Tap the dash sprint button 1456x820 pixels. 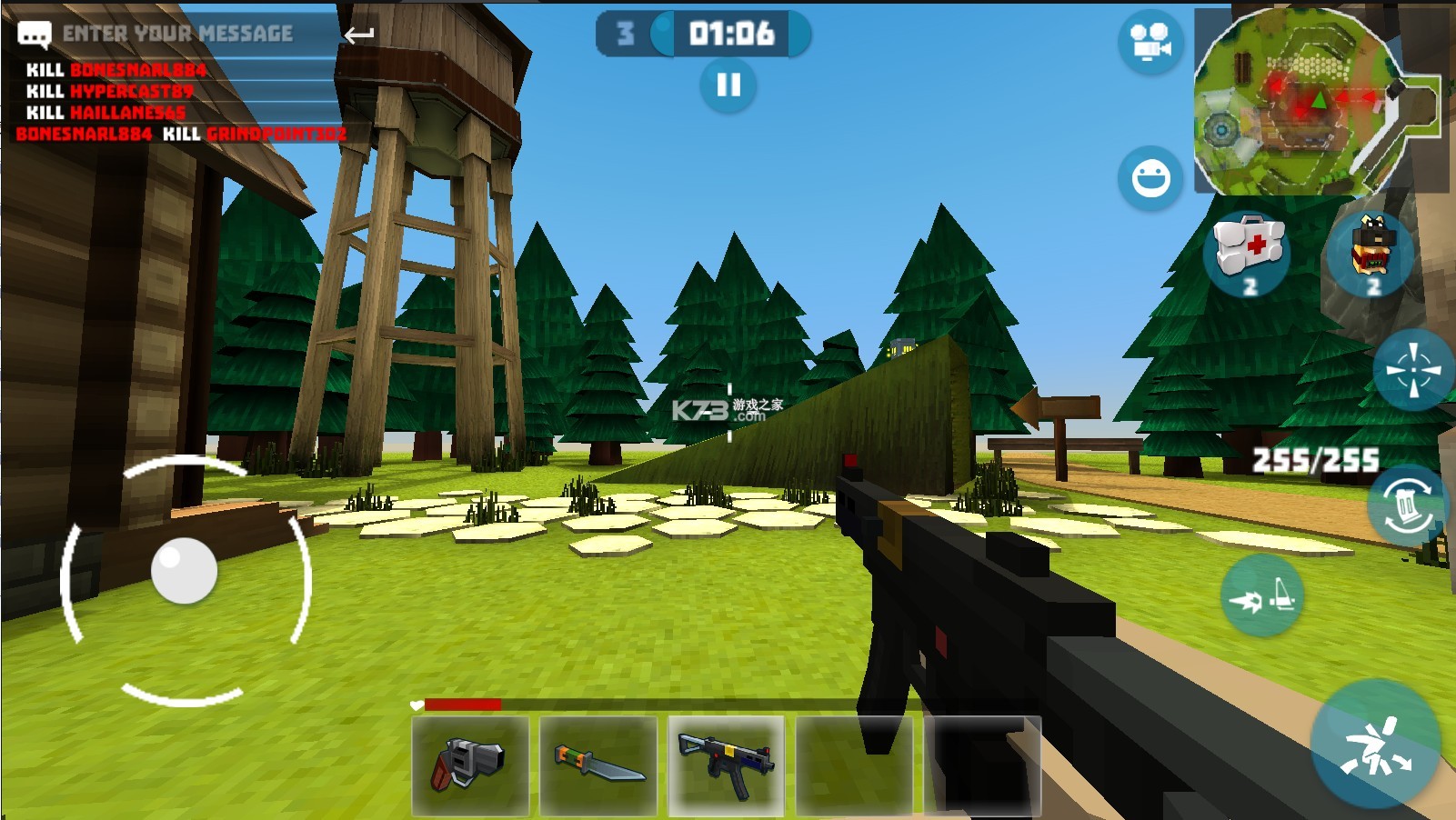click(1261, 595)
